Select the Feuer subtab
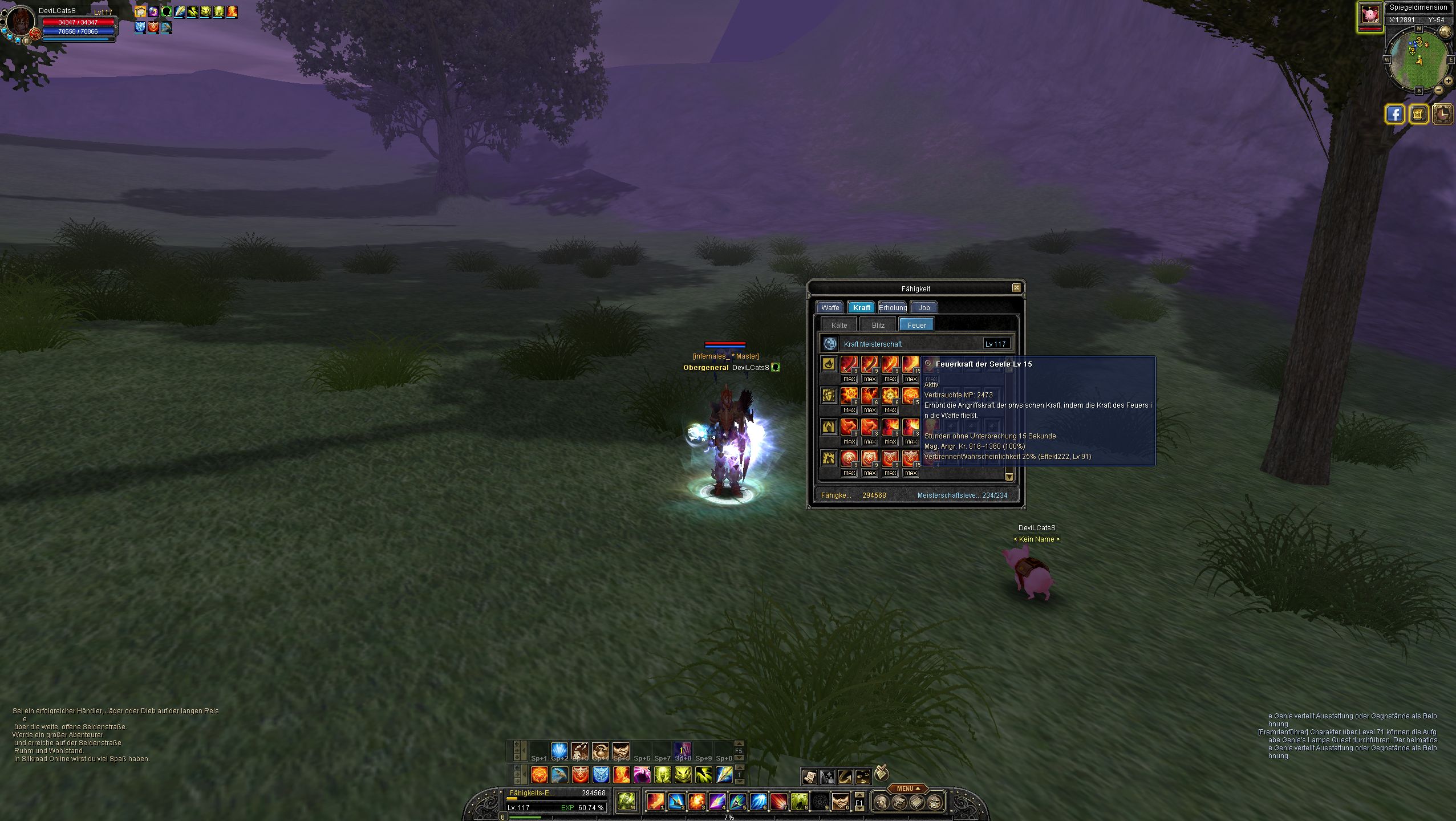The width and height of the screenshot is (1456, 821). point(916,326)
